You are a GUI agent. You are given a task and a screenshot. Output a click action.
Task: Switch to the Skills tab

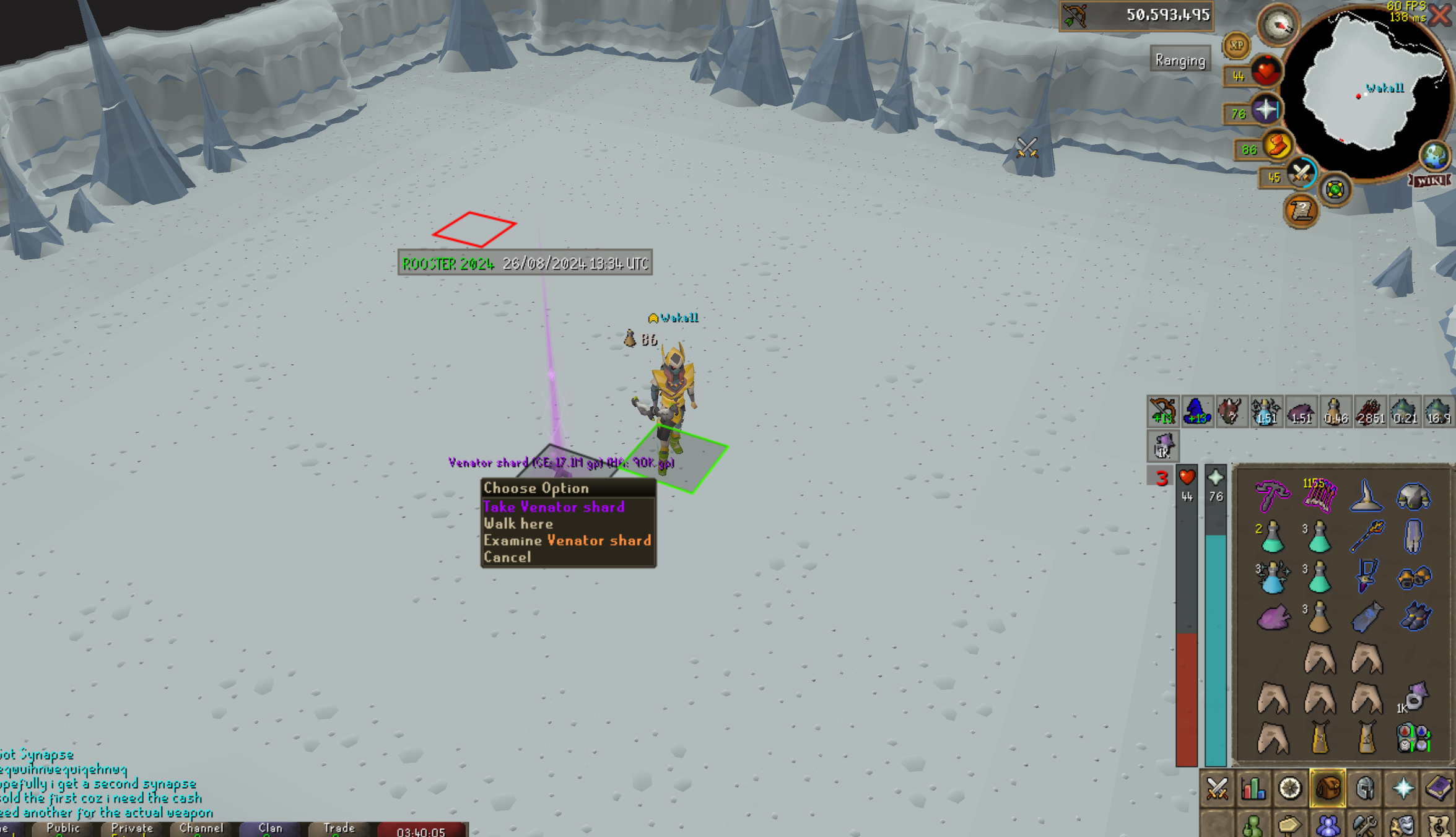point(1253,789)
